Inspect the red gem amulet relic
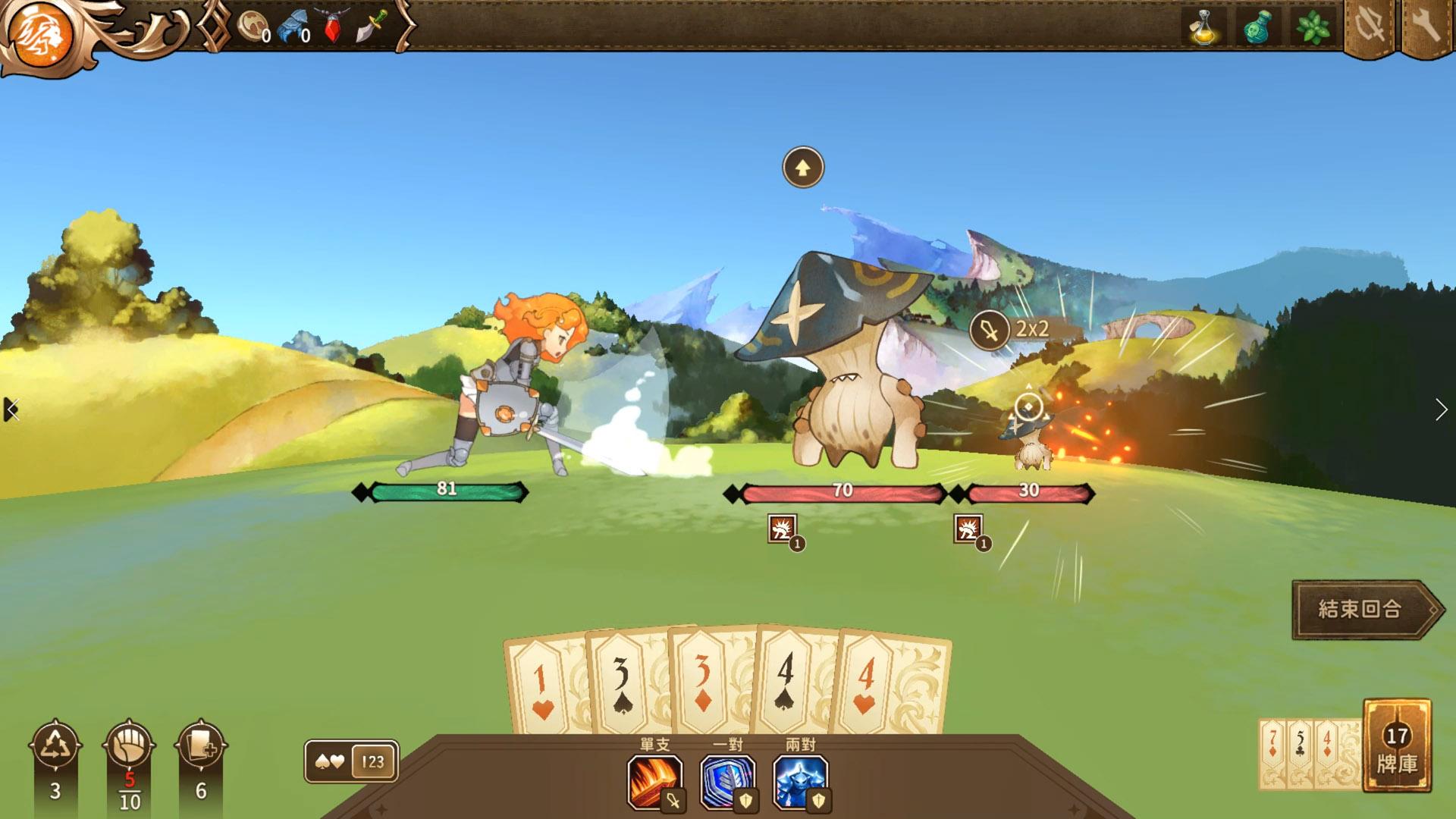This screenshot has width=1456, height=819. (x=333, y=28)
